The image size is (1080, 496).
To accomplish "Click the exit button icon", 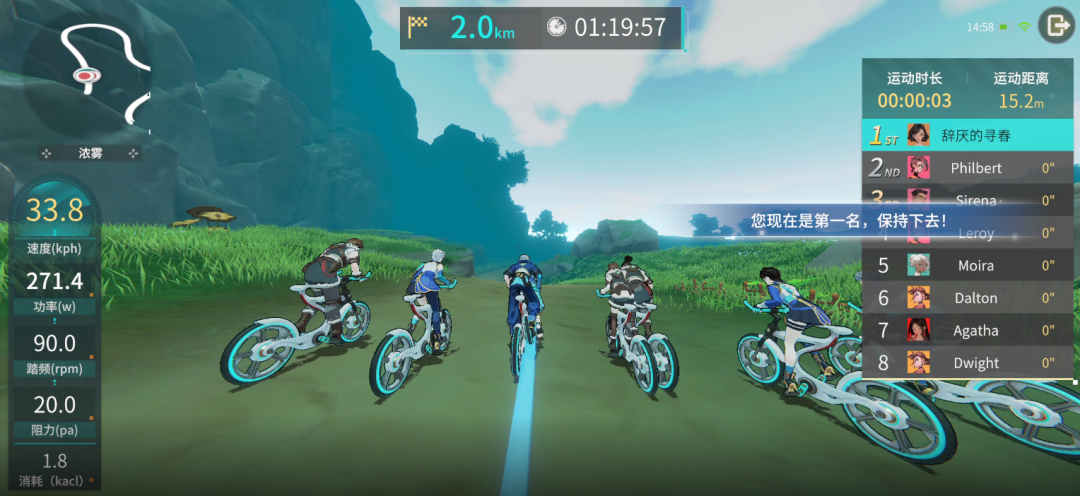I will coord(1055,26).
